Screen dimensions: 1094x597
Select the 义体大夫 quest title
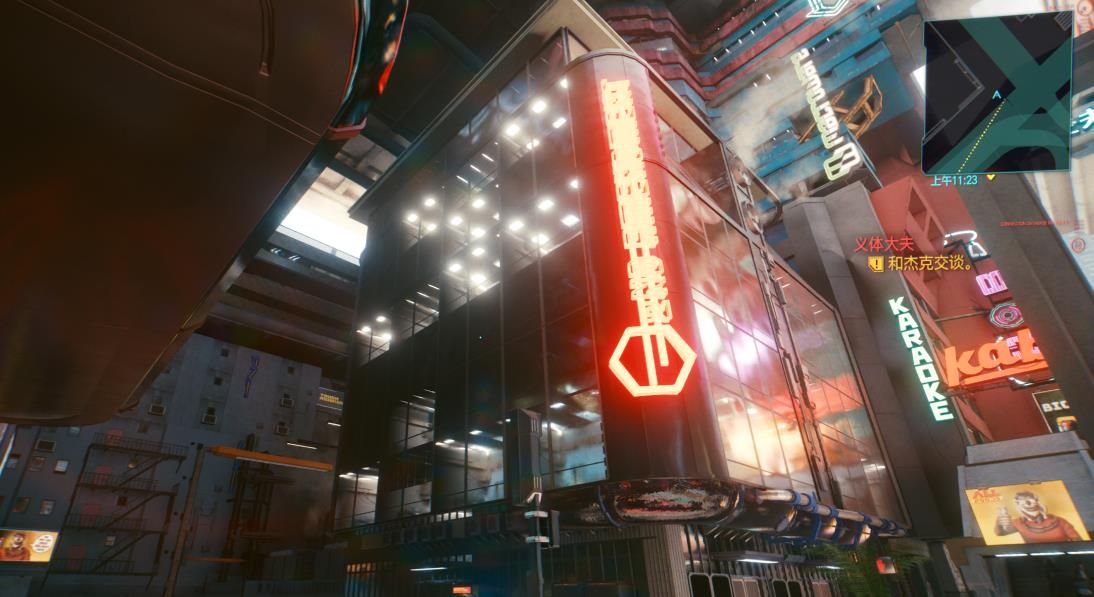884,244
